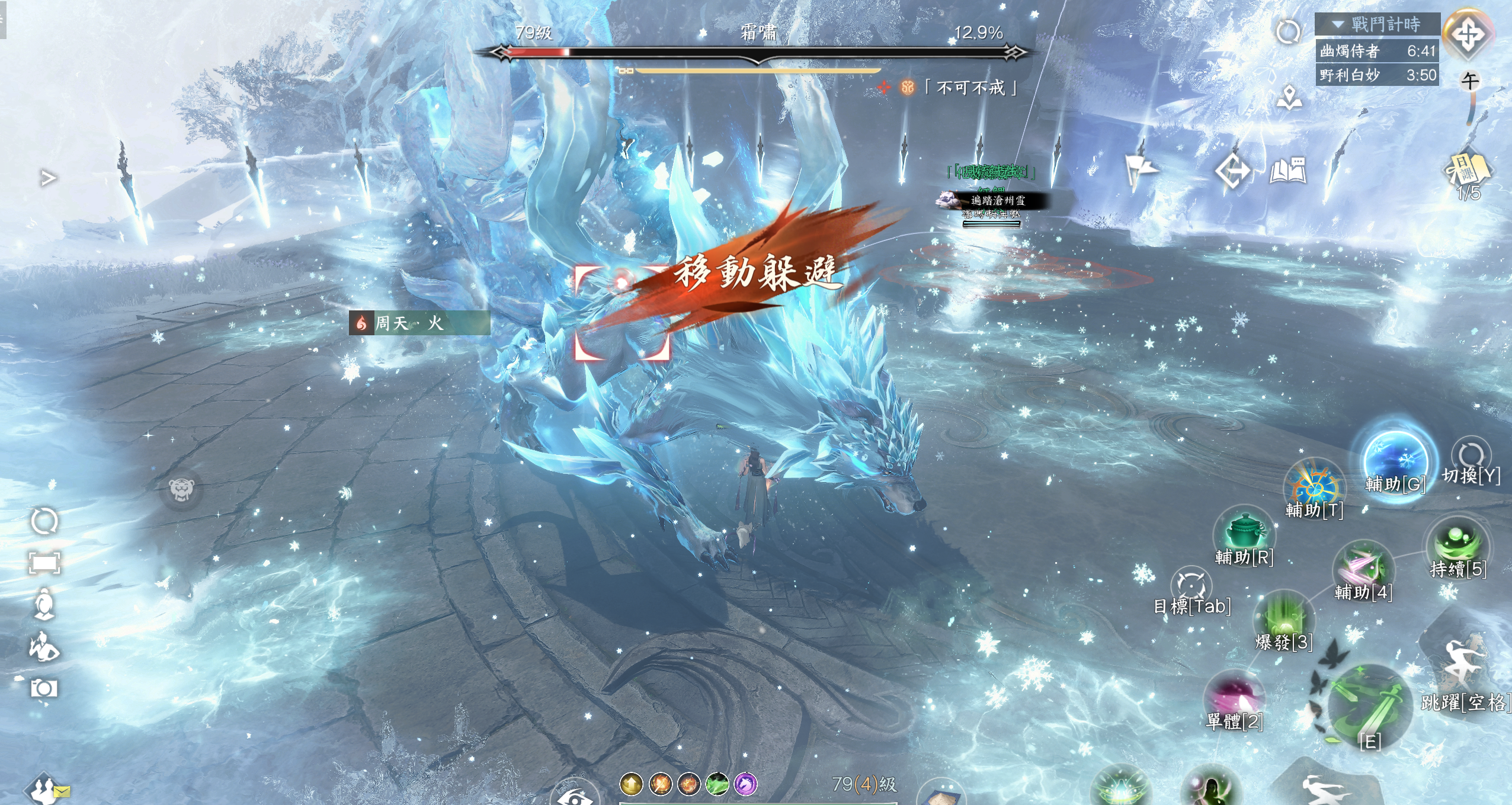Expand the left side panel arrow
The height and width of the screenshot is (805, 1512).
tap(48, 178)
